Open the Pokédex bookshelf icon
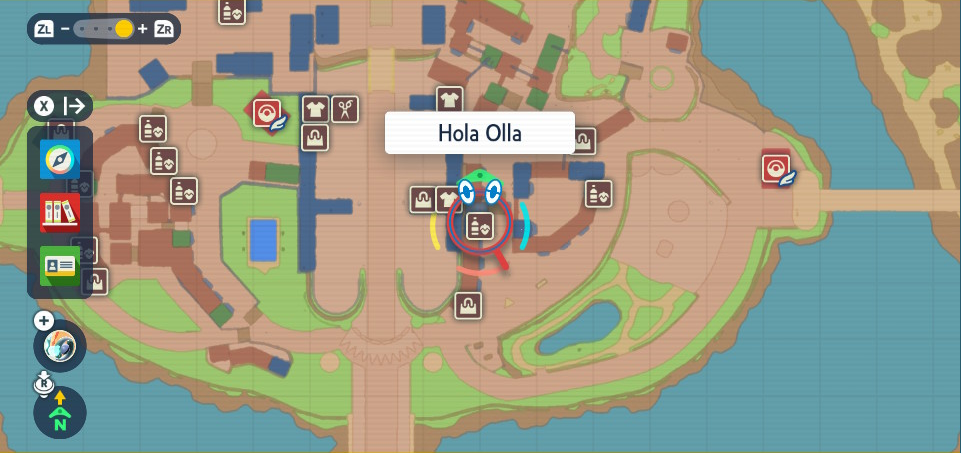The height and width of the screenshot is (453, 961). pyautogui.click(x=59, y=213)
